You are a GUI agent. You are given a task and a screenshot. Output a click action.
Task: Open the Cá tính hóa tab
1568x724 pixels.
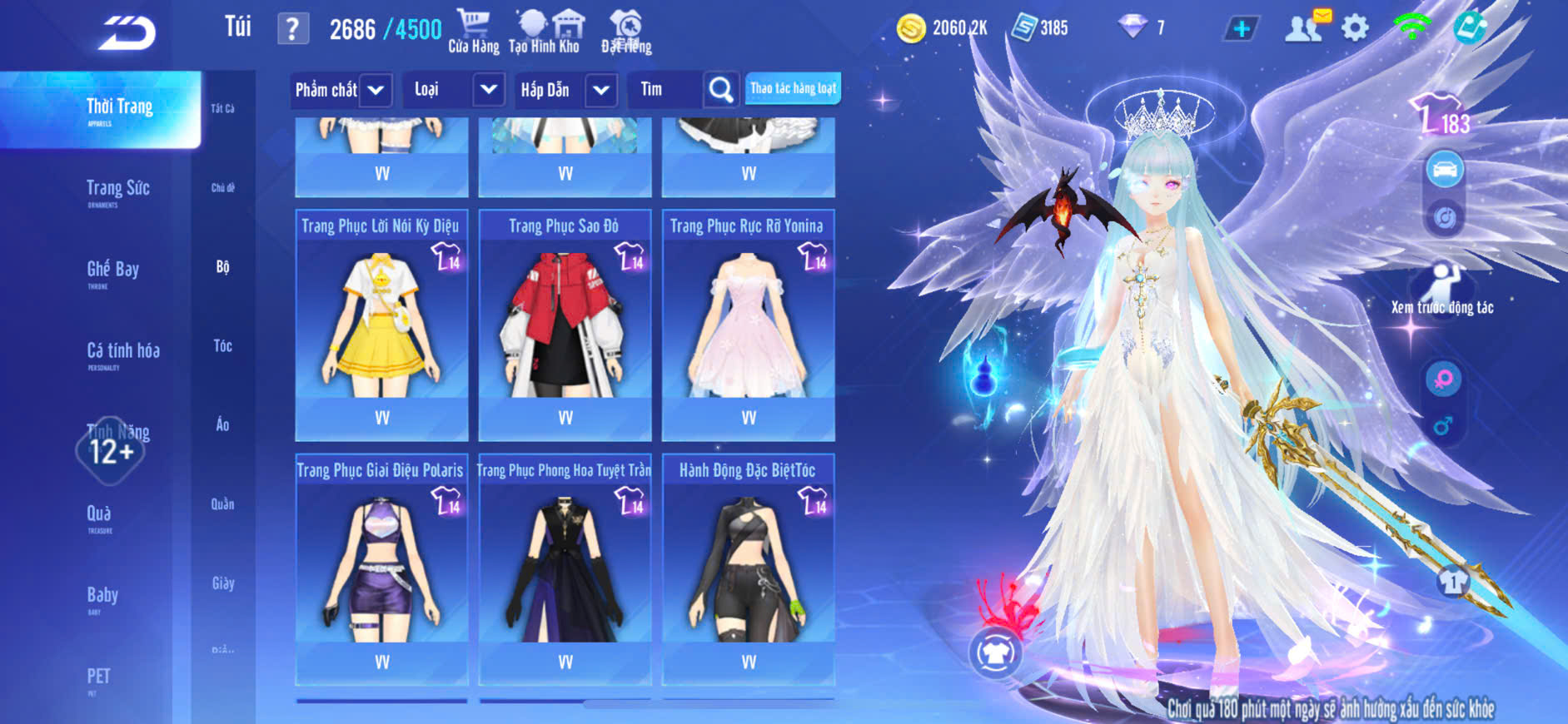pyautogui.click(x=122, y=352)
